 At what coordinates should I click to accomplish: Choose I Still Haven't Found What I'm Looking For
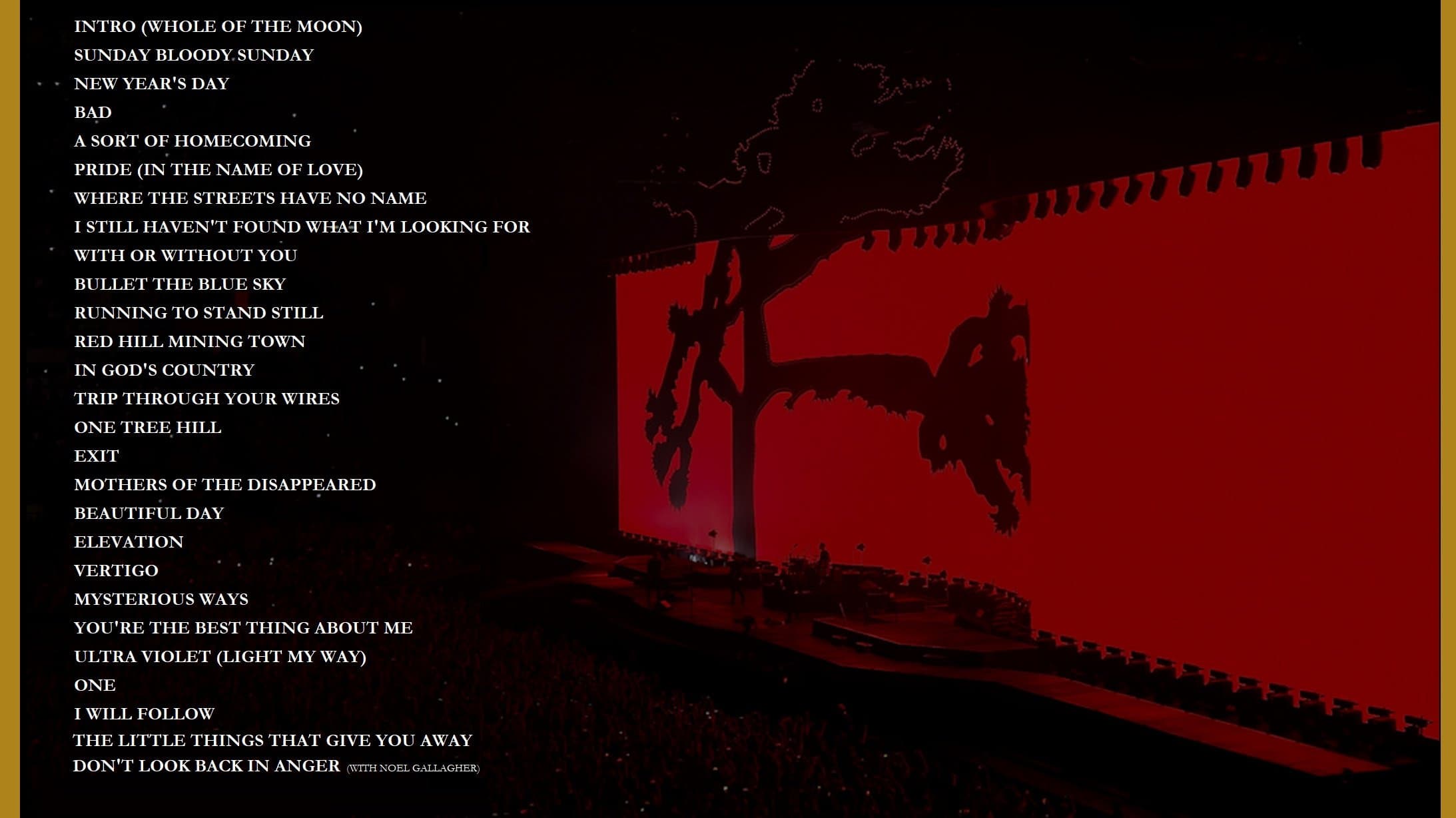pyautogui.click(x=301, y=227)
